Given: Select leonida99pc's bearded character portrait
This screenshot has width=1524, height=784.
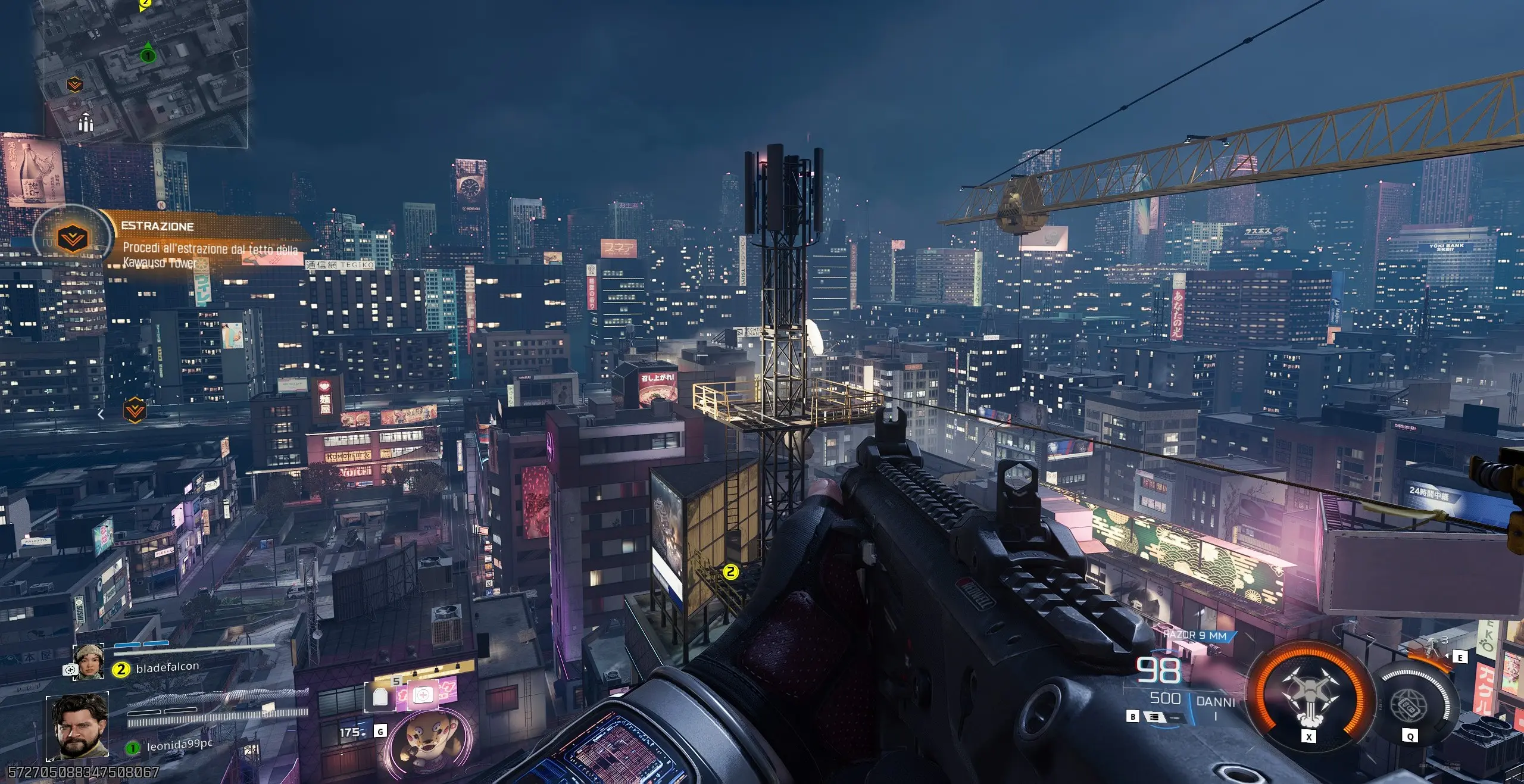Looking at the screenshot, I should point(77,727).
